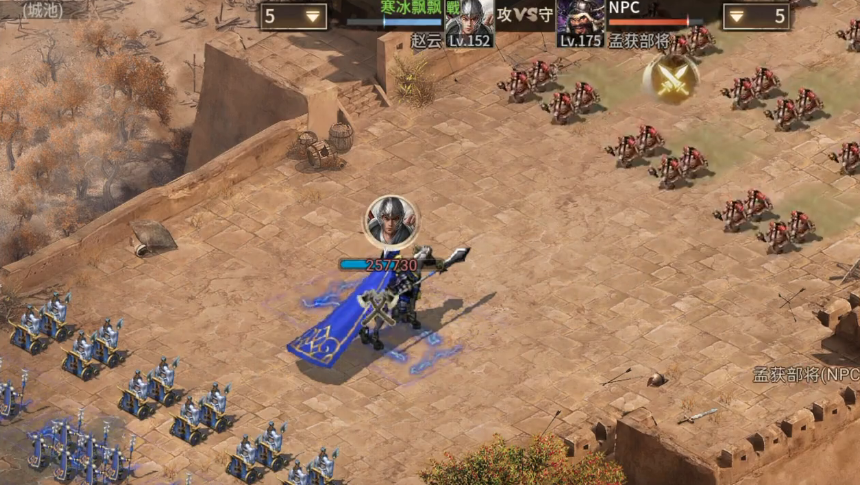Click the hero portrait bubble above the blue general

(391, 221)
